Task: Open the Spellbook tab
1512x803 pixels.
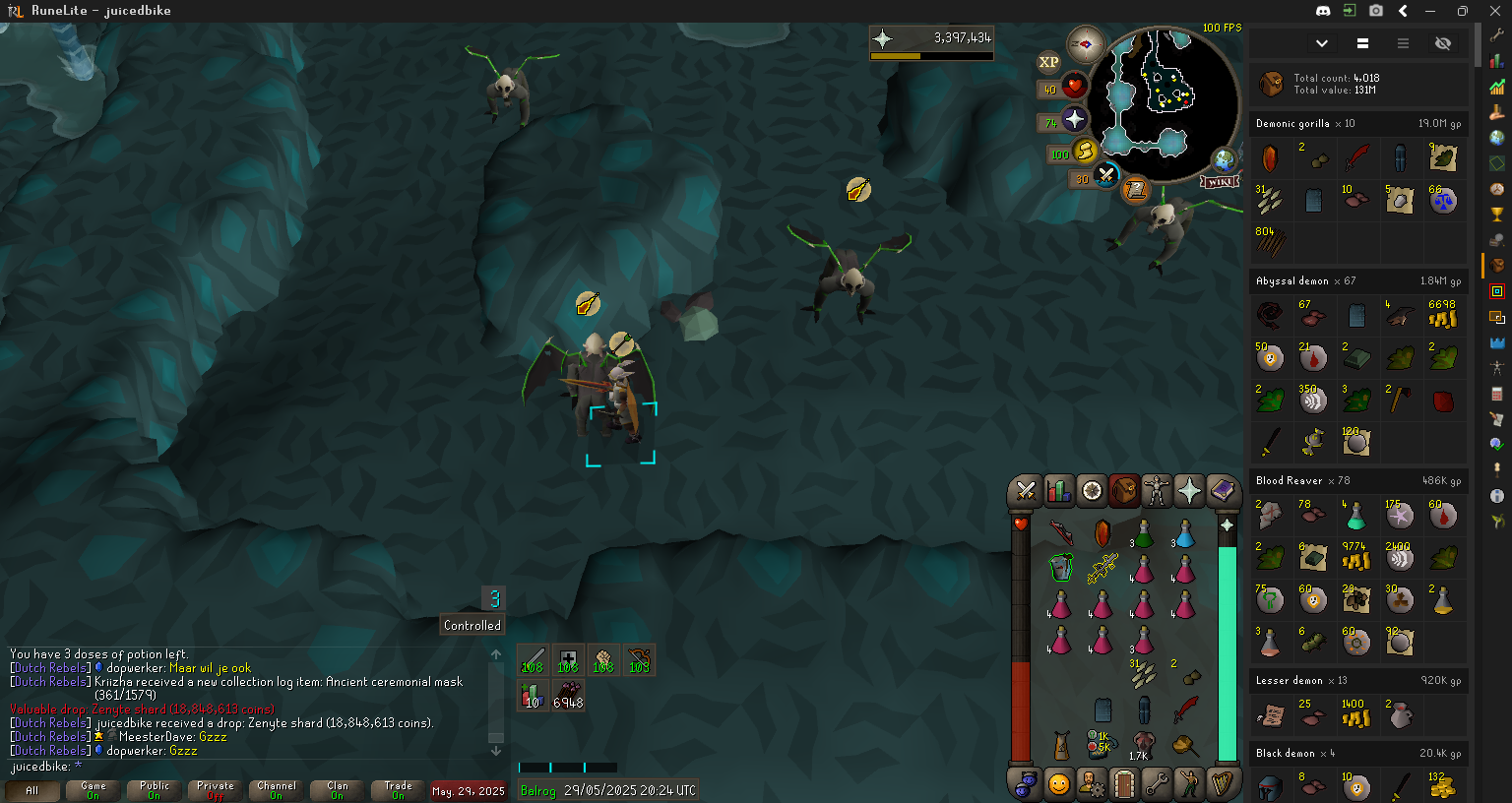Action: pyautogui.click(x=1223, y=490)
